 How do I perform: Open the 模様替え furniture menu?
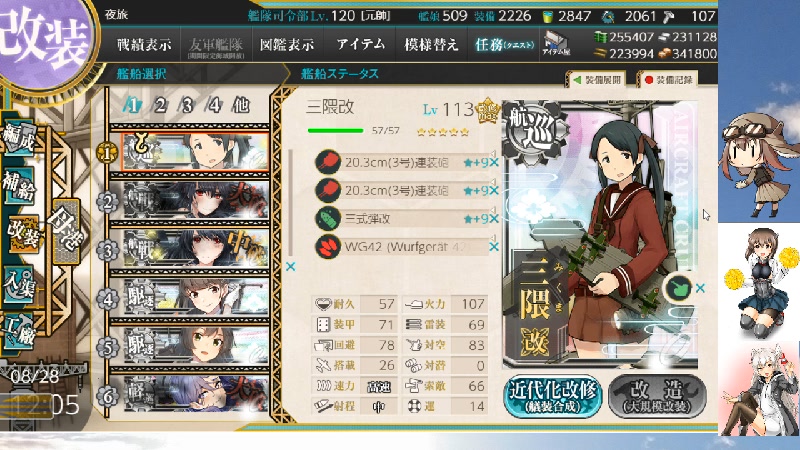pyautogui.click(x=431, y=45)
